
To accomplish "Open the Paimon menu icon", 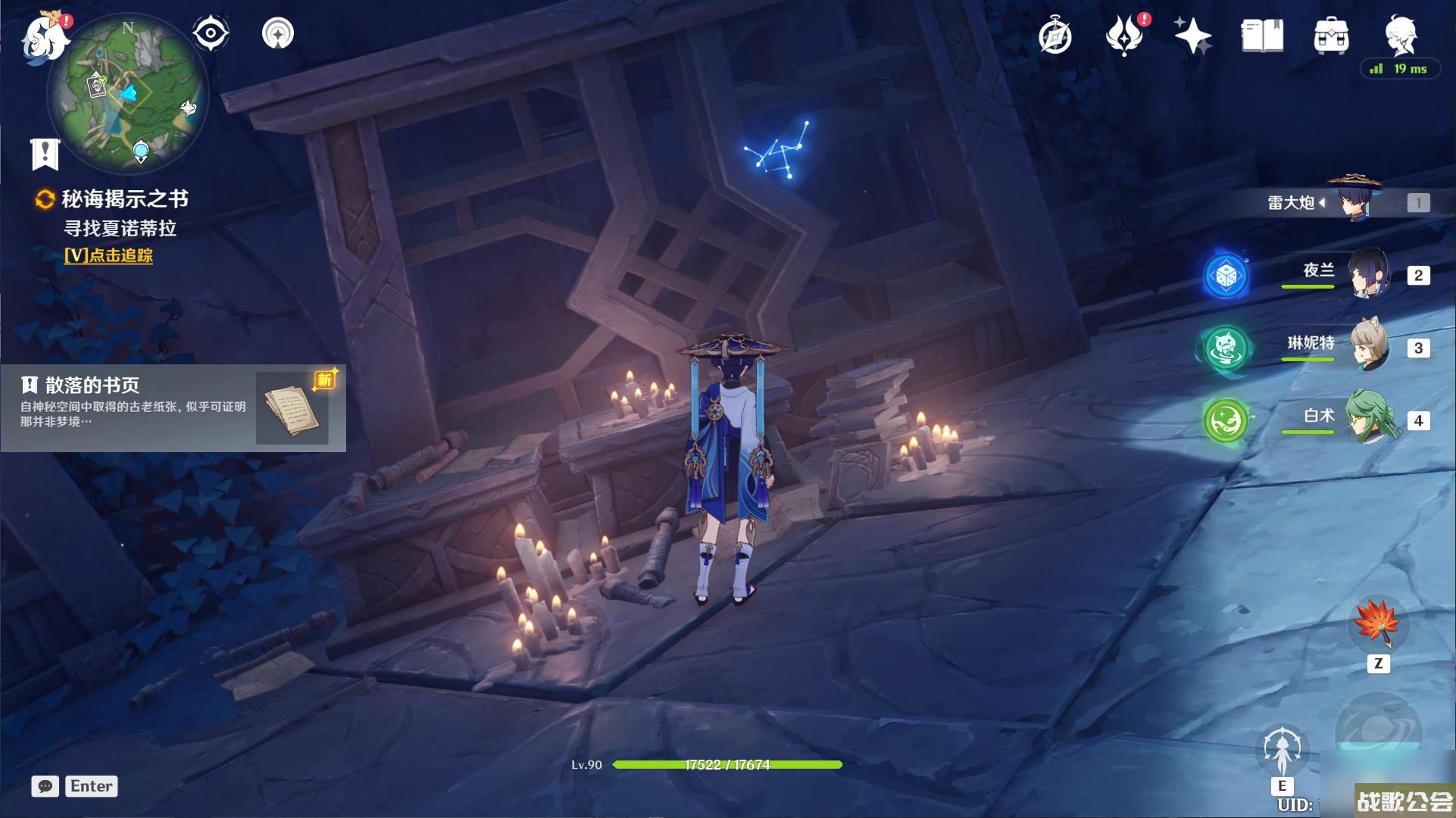I will [44, 36].
